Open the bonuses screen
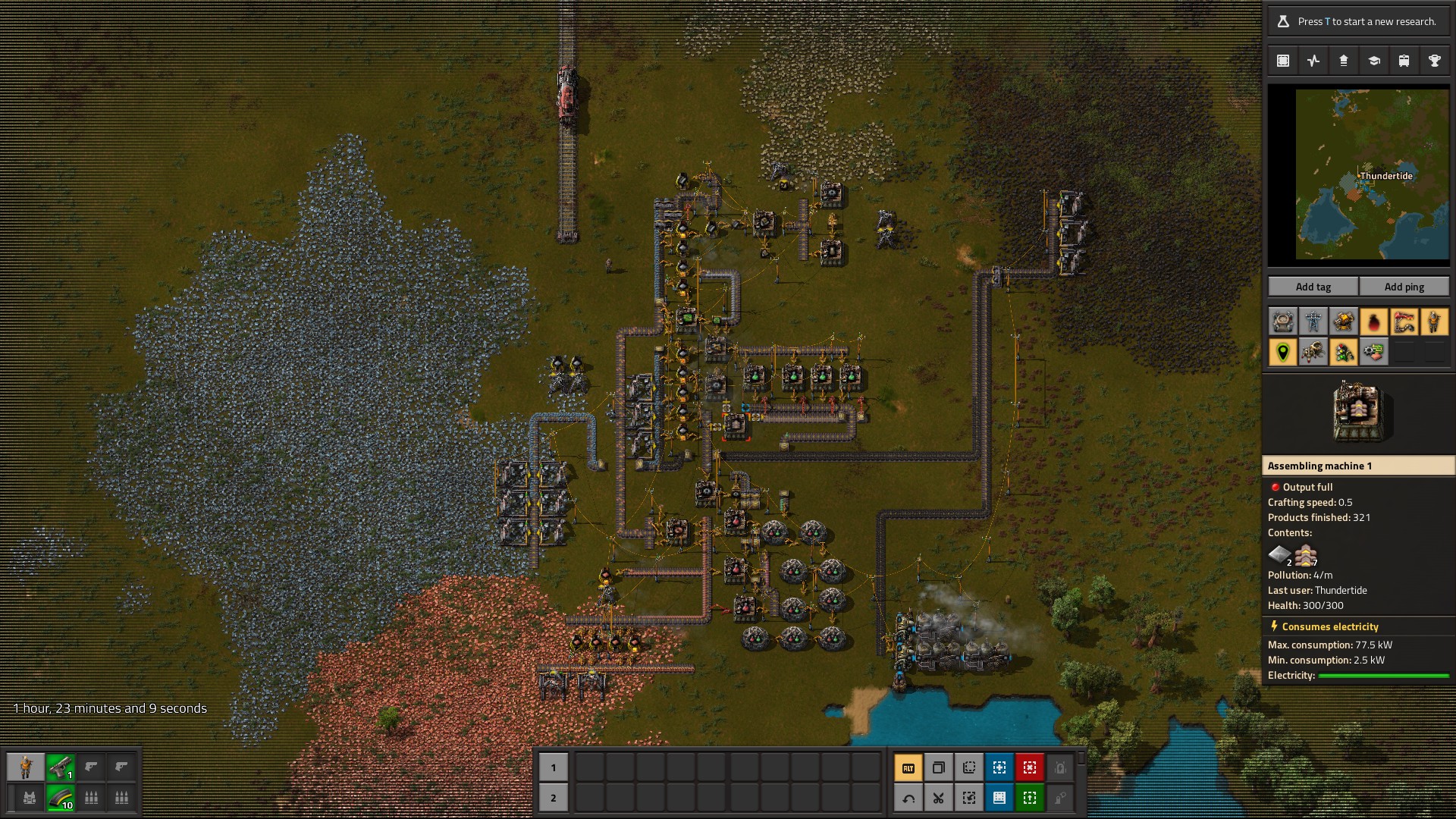 tap(1343, 60)
